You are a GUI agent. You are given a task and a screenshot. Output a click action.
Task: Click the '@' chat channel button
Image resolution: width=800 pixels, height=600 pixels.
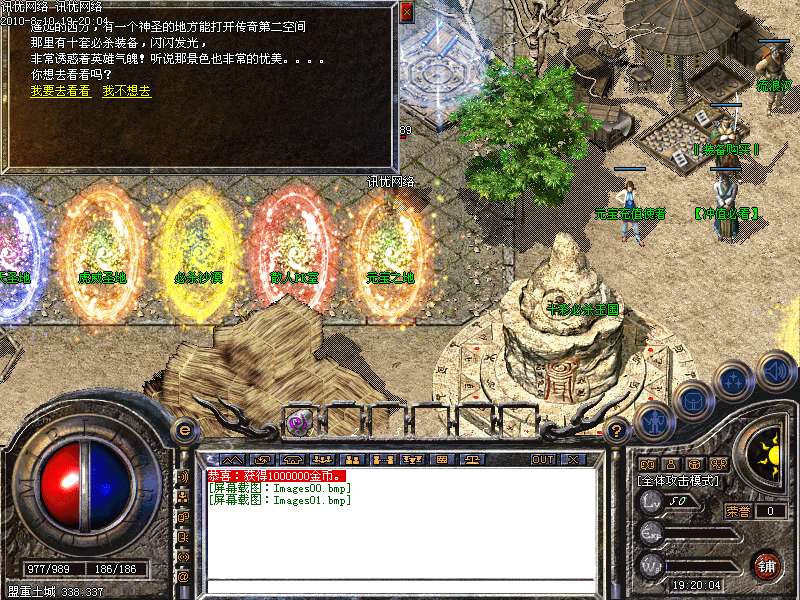point(184,577)
